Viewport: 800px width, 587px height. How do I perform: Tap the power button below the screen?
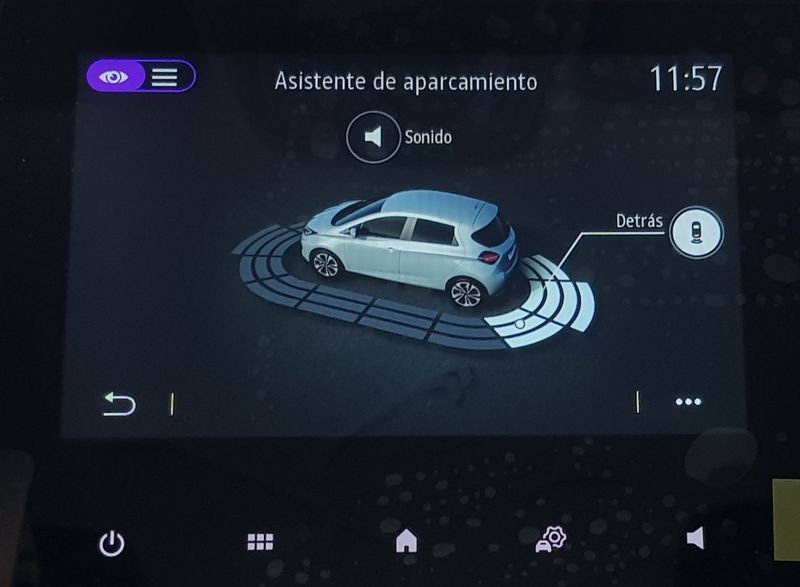(x=112, y=543)
